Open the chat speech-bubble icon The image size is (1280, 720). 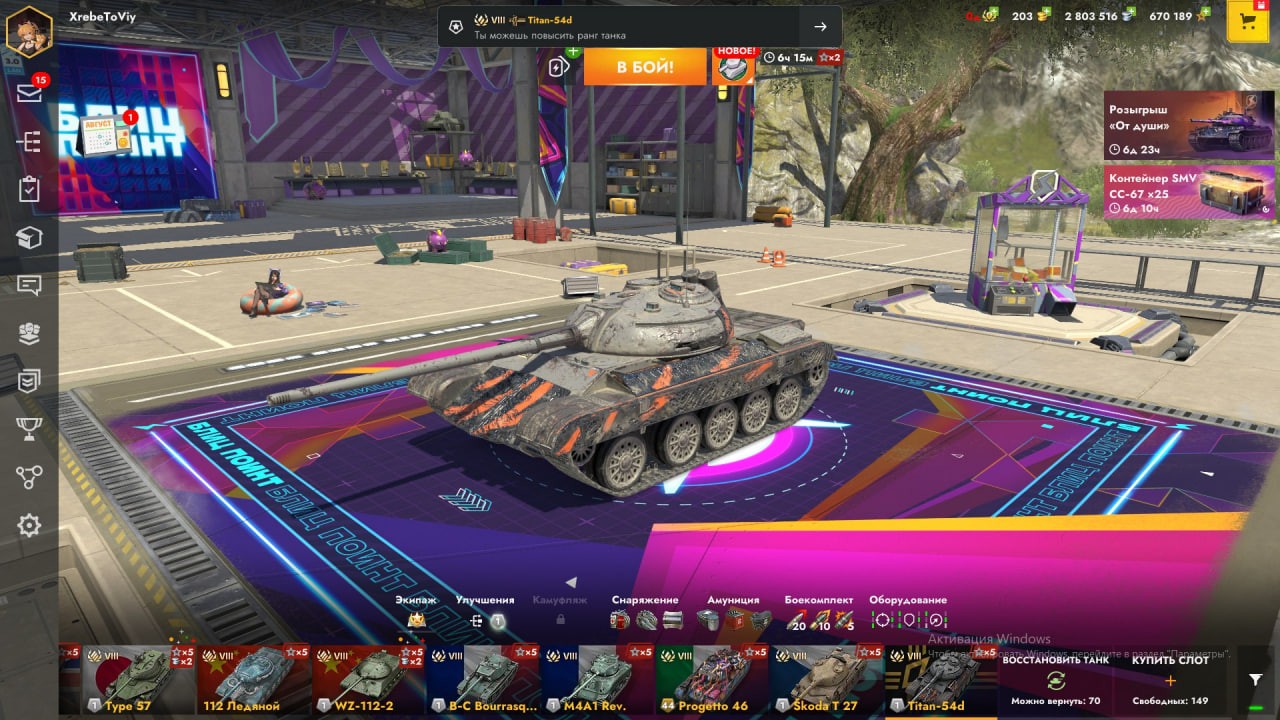(x=29, y=285)
